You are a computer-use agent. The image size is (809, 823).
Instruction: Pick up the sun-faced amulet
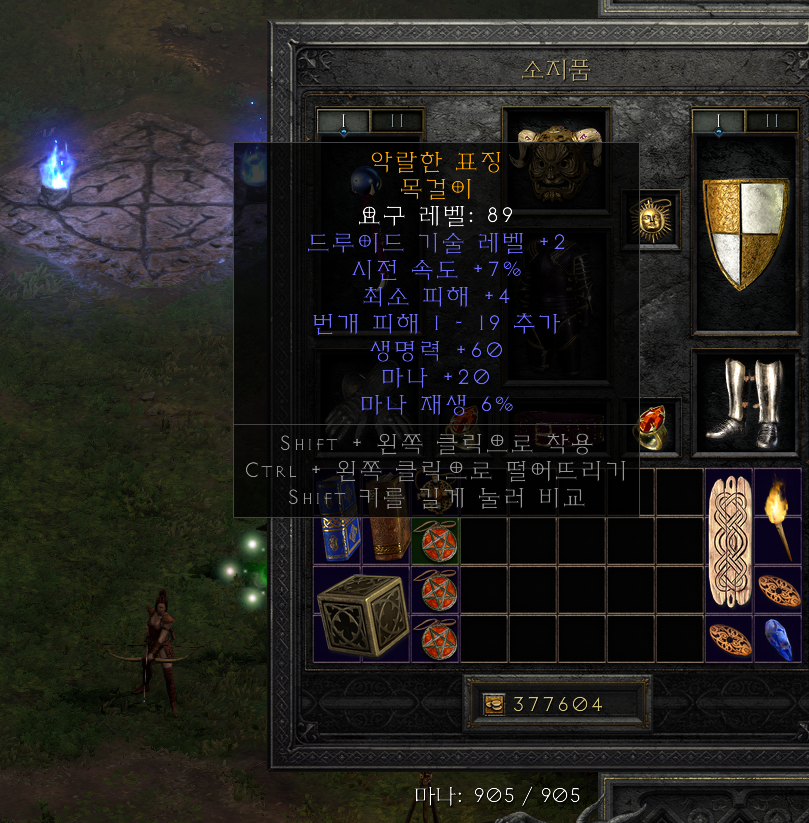657,216
